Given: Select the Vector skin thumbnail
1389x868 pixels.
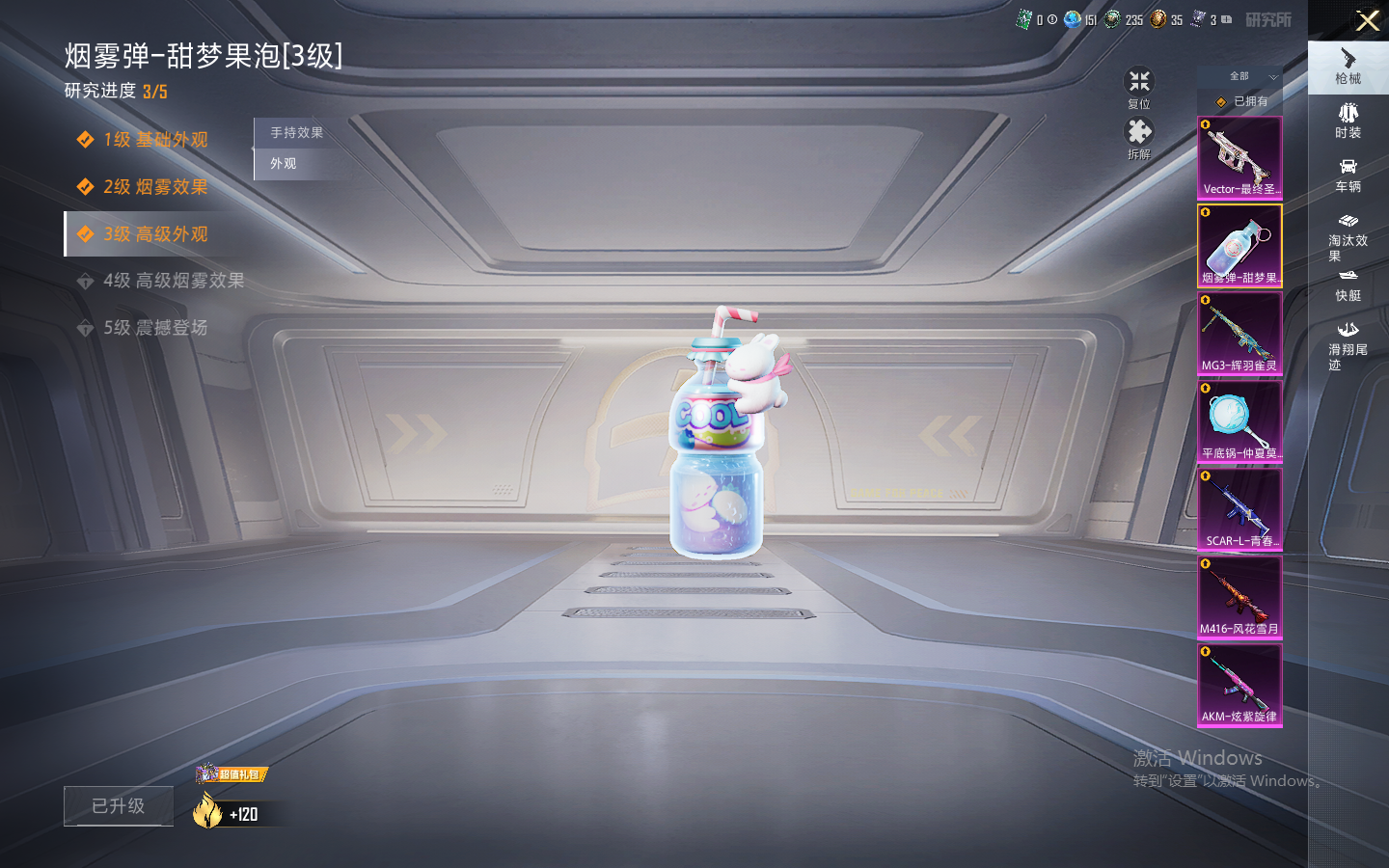Looking at the screenshot, I should click(x=1239, y=158).
